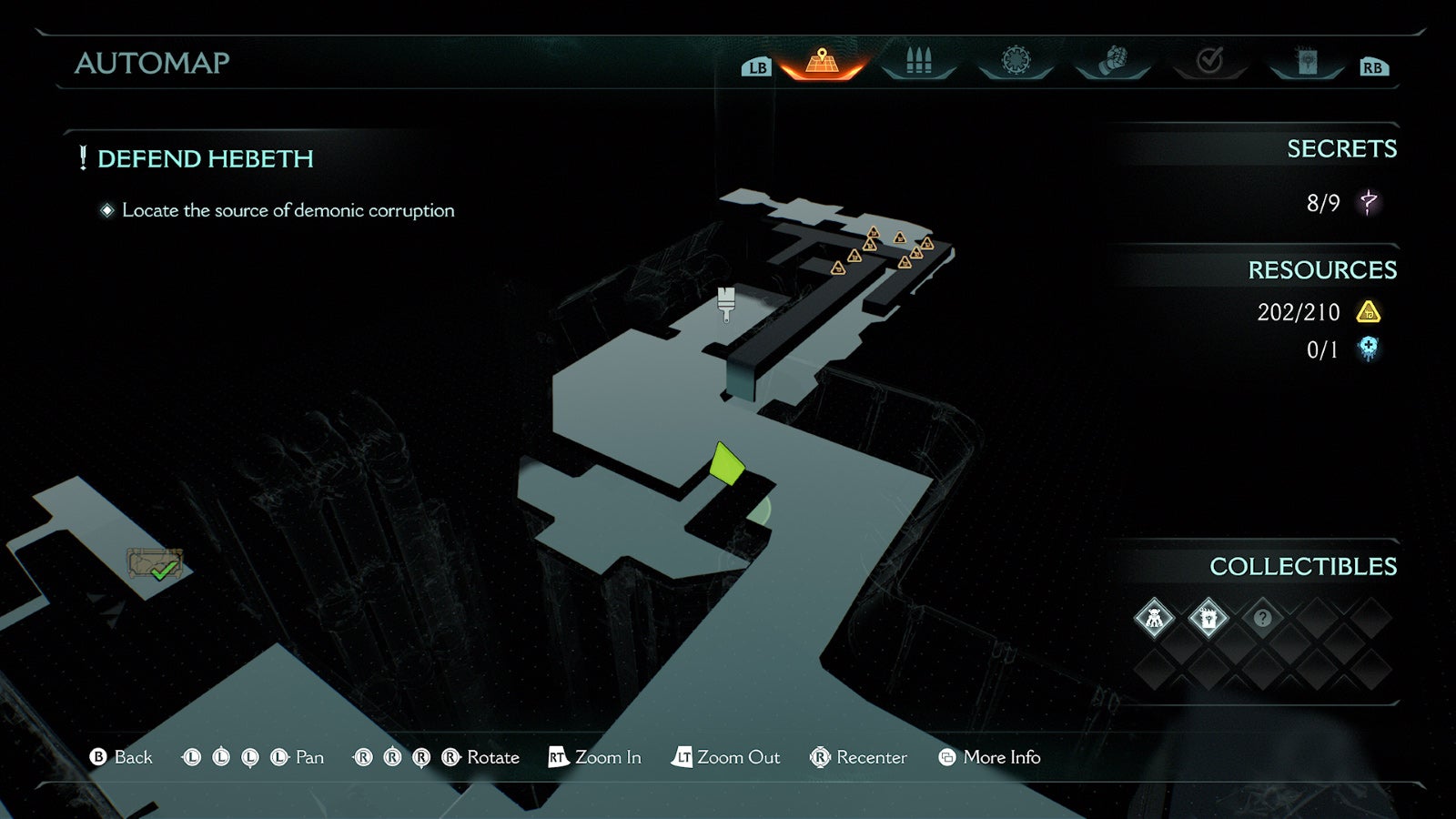Select the Locate demonic corruption objective text

[x=288, y=210]
